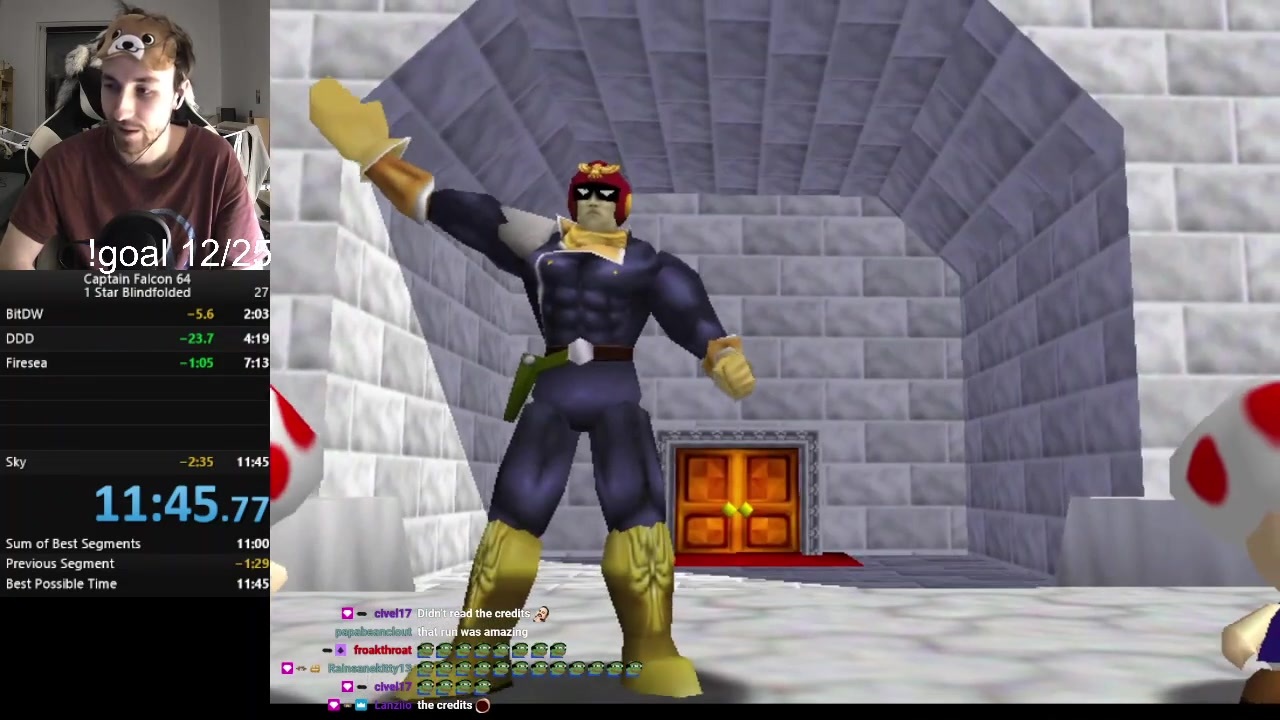The height and width of the screenshot is (720, 1280).
Task: Click the username froakthroat in chat
Action: coord(384,650)
